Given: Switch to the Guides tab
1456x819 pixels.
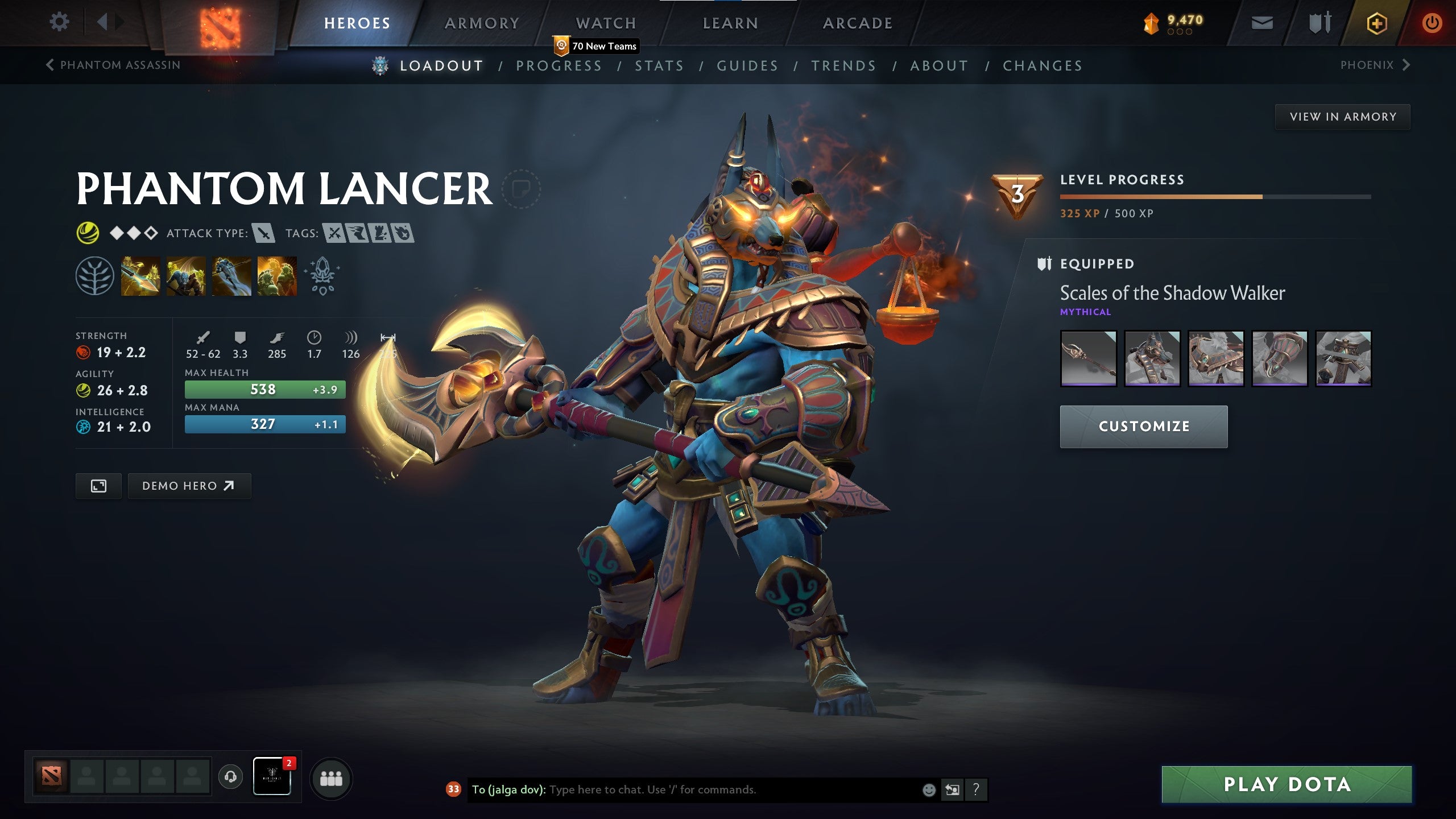Looking at the screenshot, I should point(747,65).
